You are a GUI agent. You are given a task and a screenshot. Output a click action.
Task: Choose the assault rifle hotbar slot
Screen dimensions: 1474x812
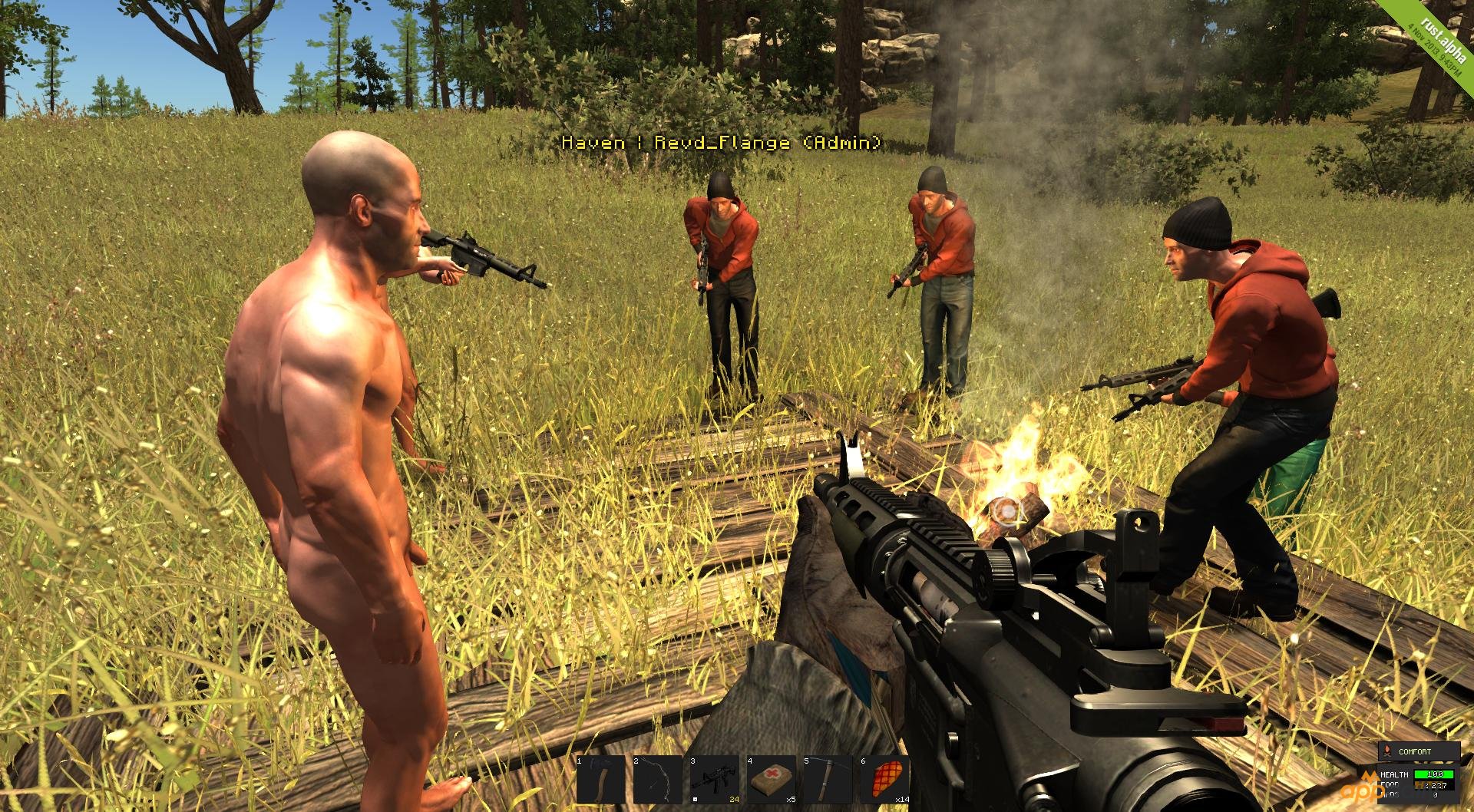[x=715, y=780]
